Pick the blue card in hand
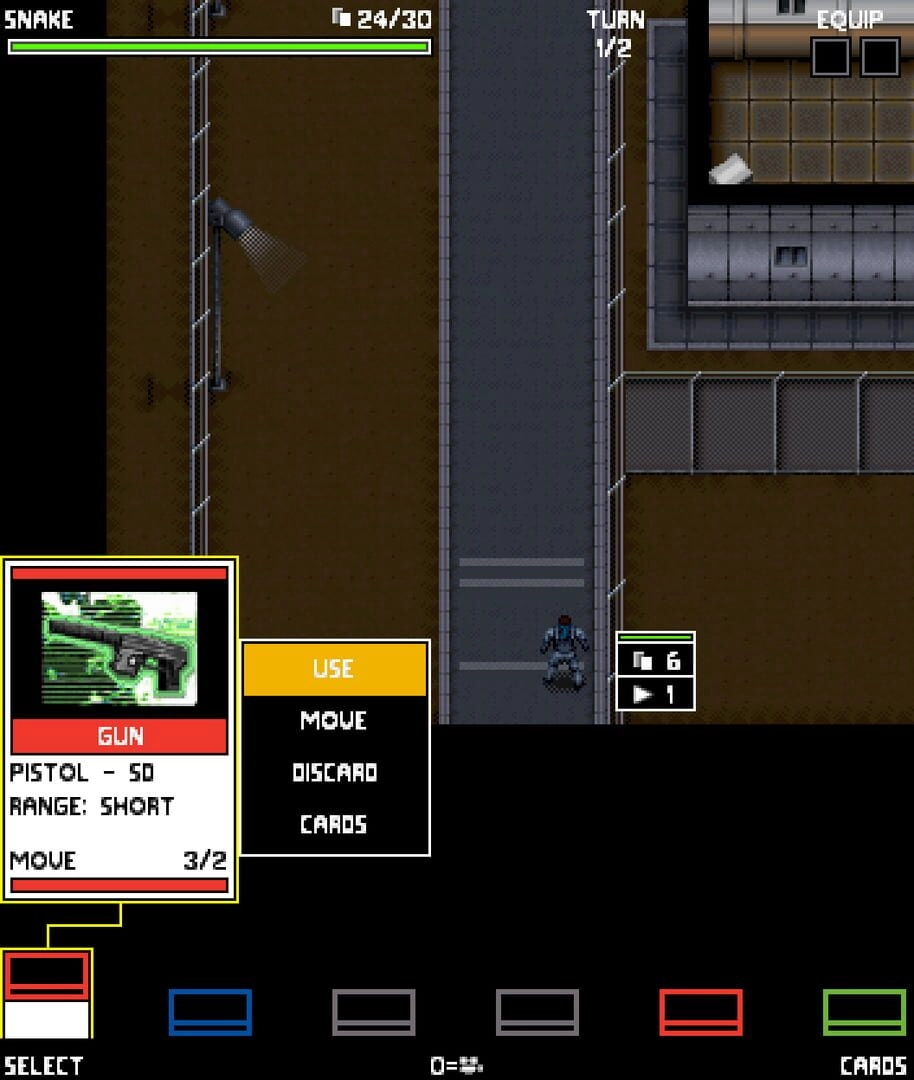The image size is (914, 1080). click(x=210, y=1012)
